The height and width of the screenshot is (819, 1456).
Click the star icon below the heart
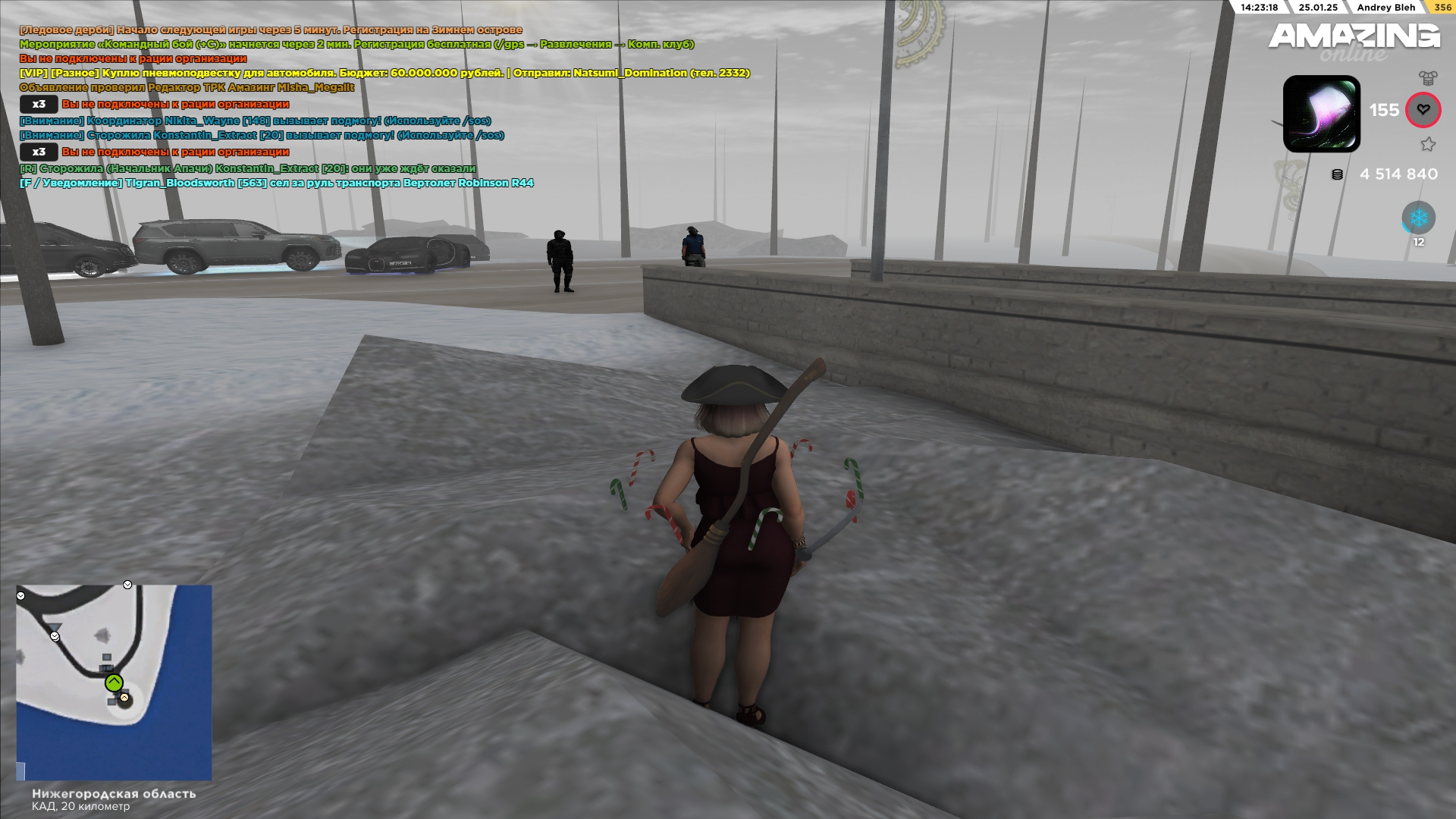coord(1428,144)
